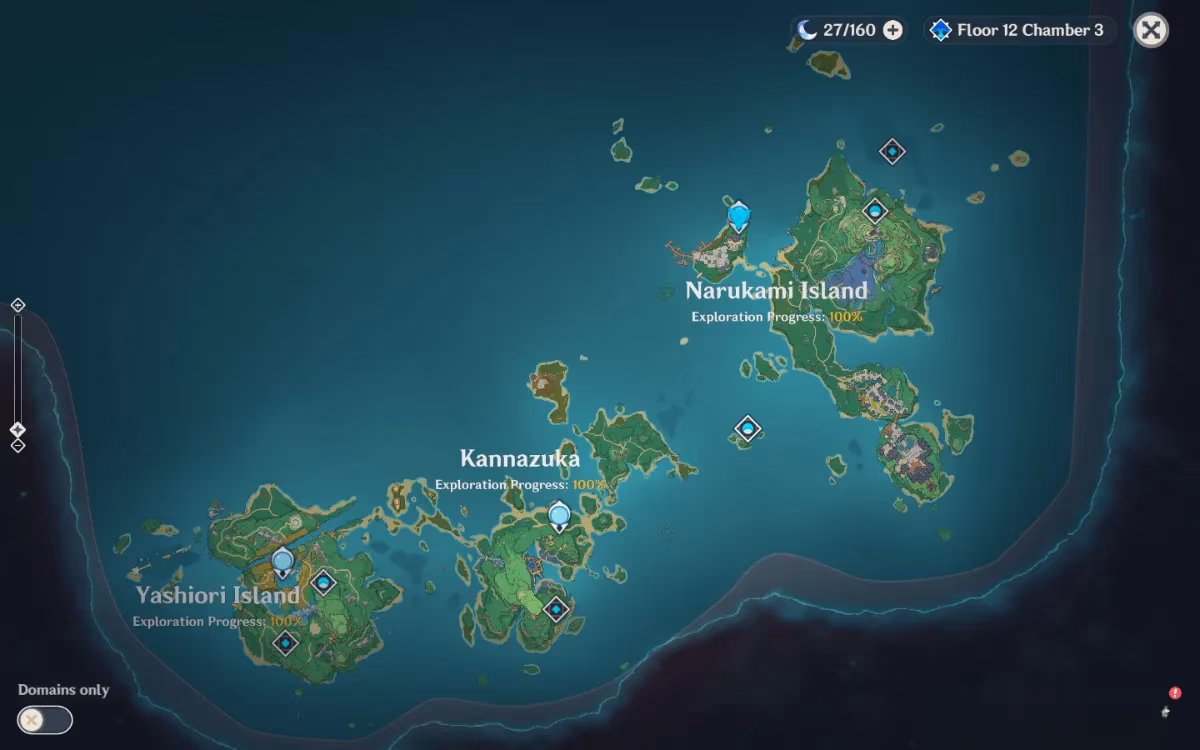Image resolution: width=1200 pixels, height=750 pixels.
Task: Zoom out with the map slider minus button
Action: 17,446
